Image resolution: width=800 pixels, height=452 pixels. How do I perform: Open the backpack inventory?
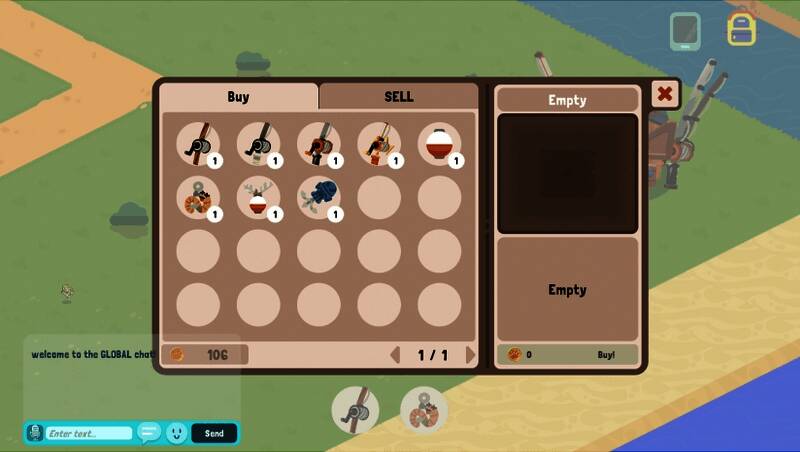pyautogui.click(x=741, y=29)
